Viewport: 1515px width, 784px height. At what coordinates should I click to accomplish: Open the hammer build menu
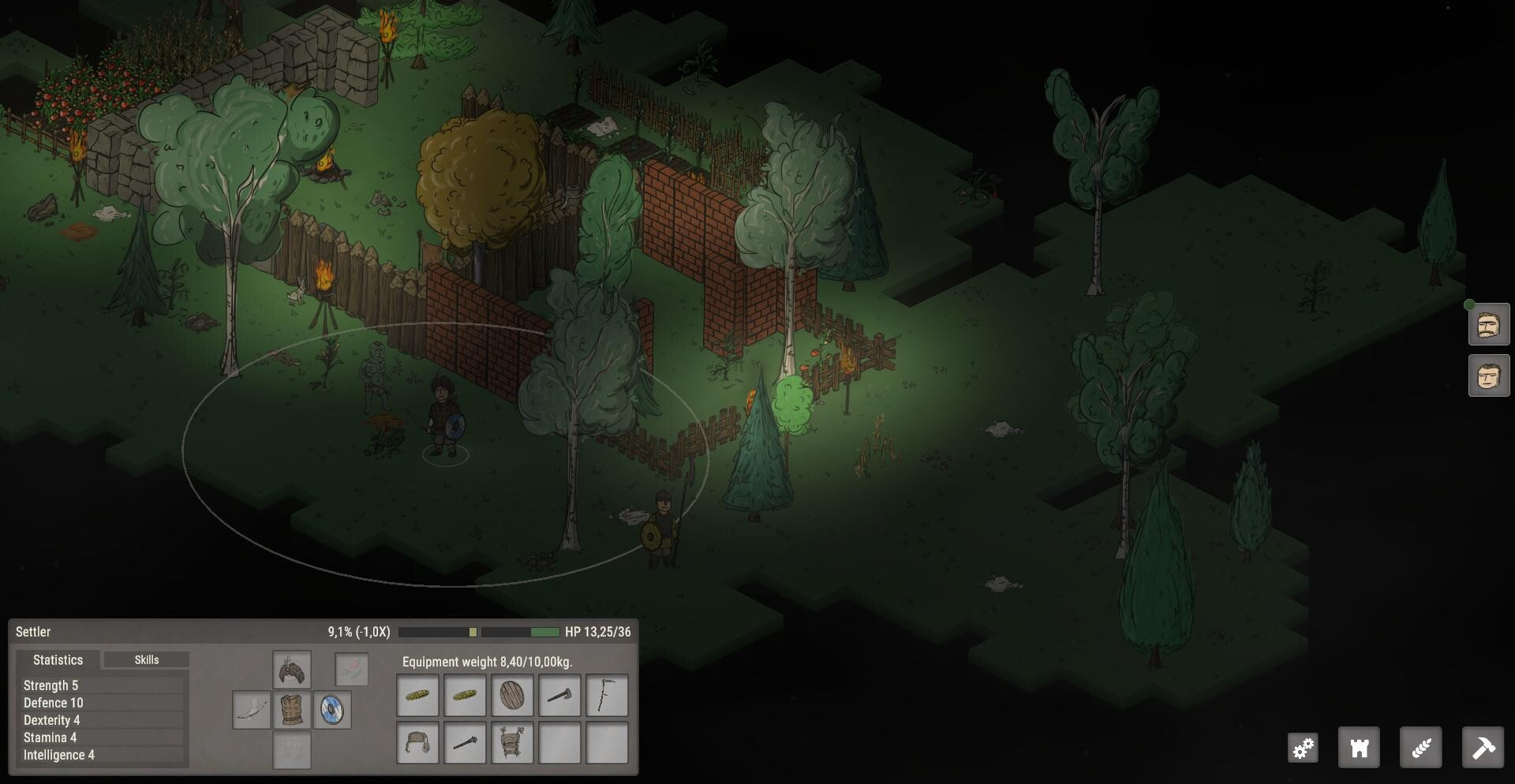click(1483, 748)
